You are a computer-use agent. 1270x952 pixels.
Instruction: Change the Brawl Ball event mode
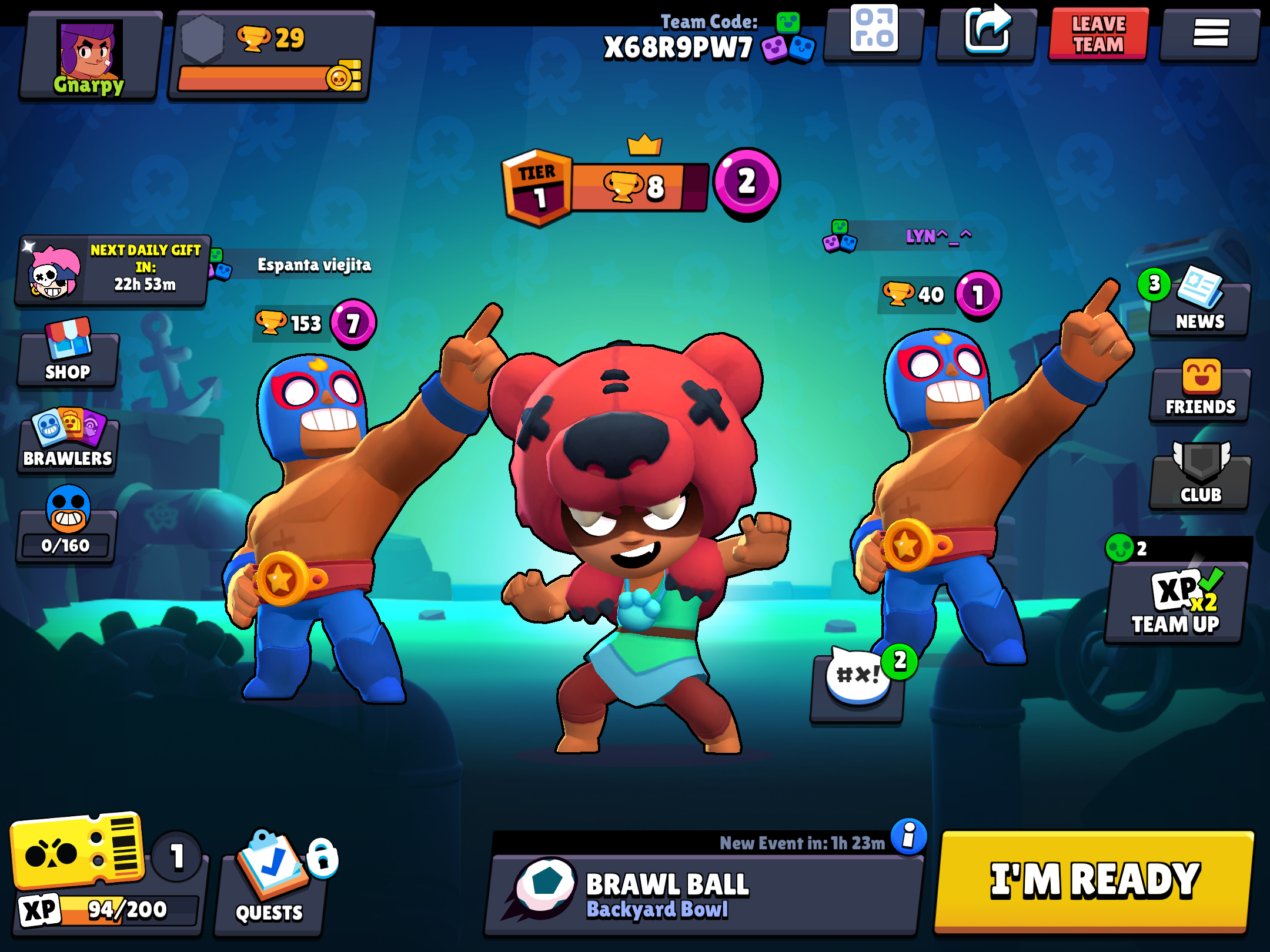(x=703, y=894)
